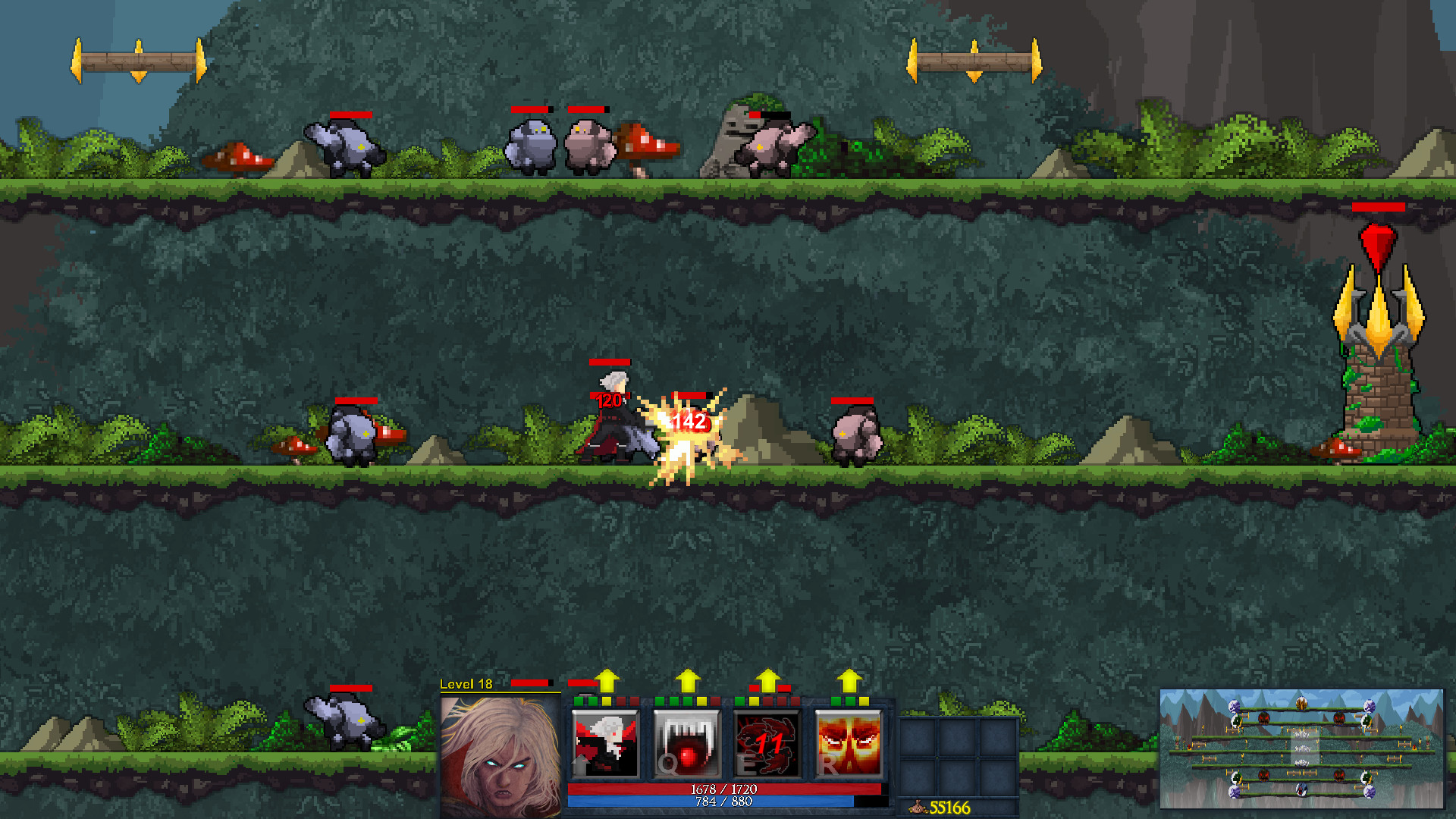Trigger the R flaming face ultimate
The height and width of the screenshot is (819, 1456).
(846, 742)
